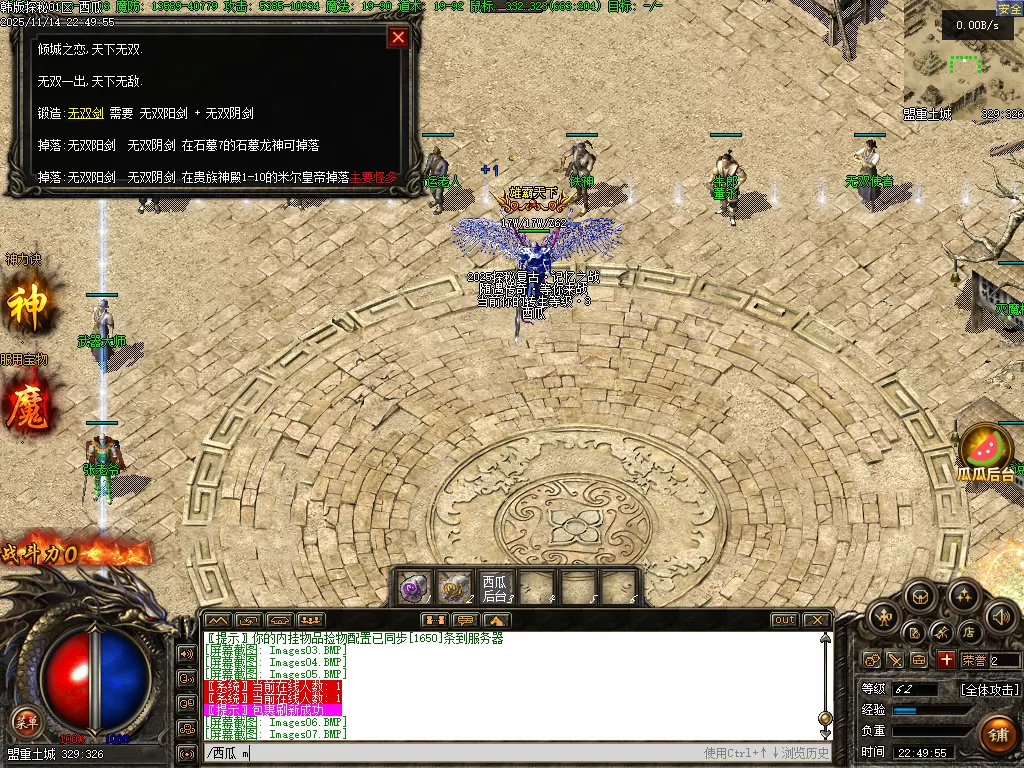Click the chat input field
The height and width of the screenshot is (768, 1024).
[x=450, y=753]
